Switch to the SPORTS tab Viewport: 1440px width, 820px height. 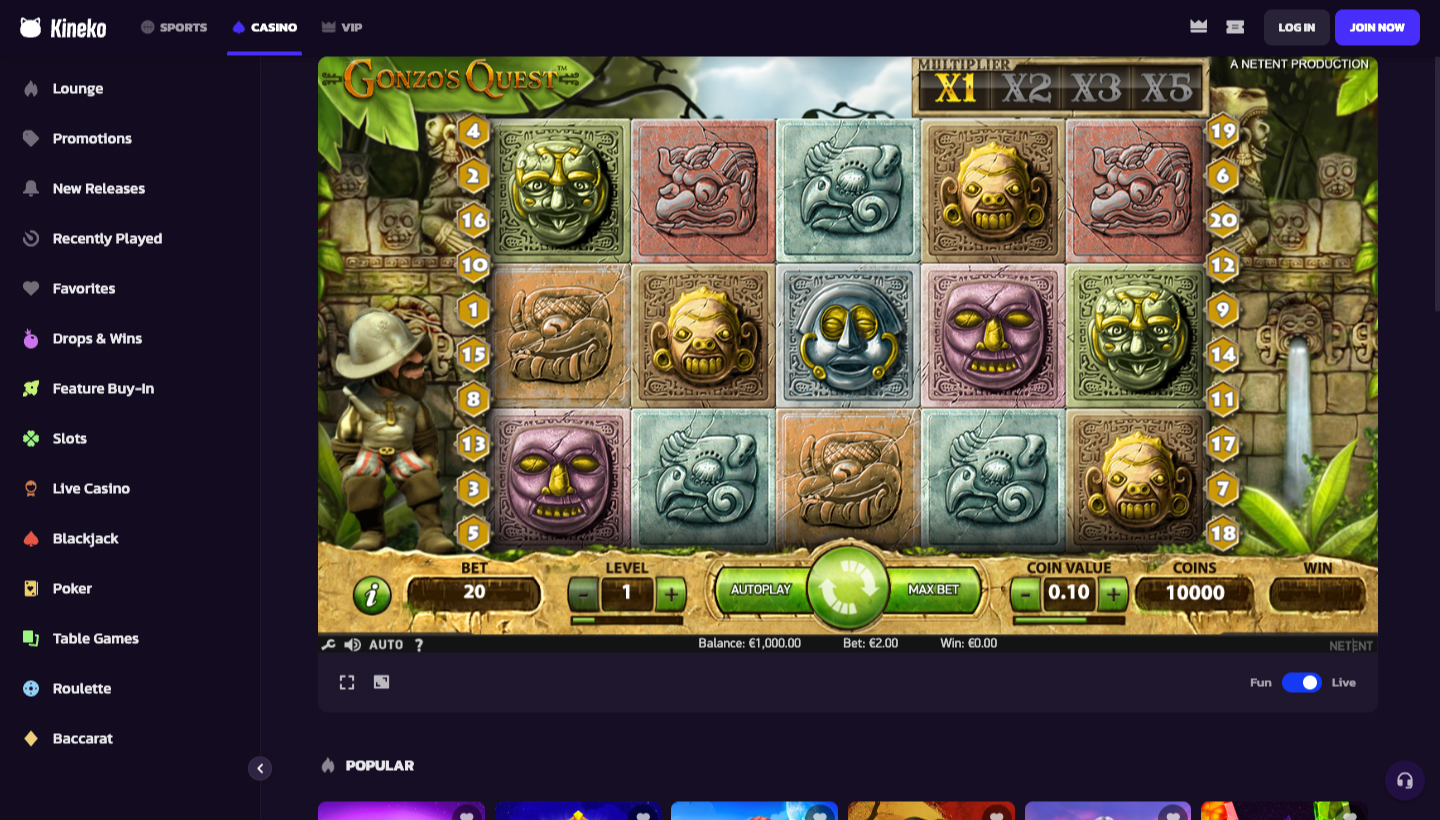pos(173,27)
